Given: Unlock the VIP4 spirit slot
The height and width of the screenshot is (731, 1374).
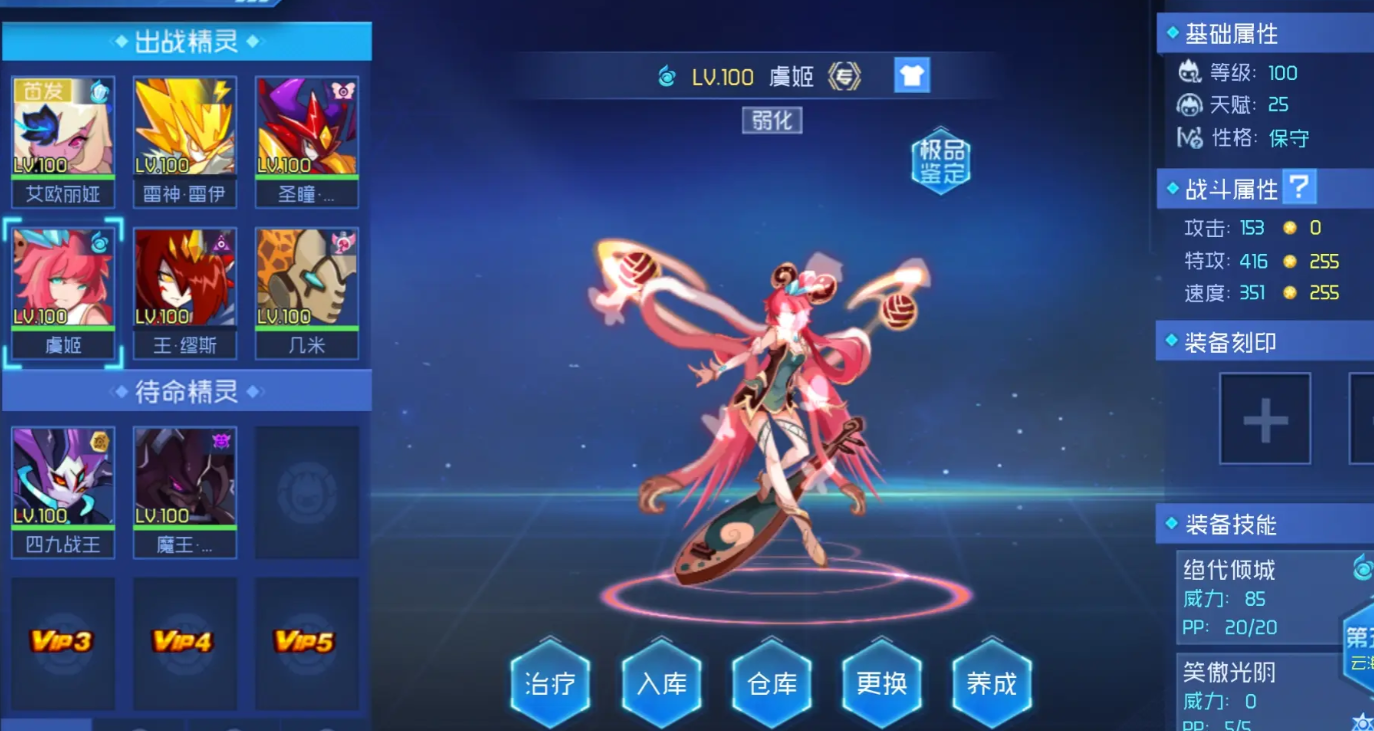Looking at the screenshot, I should pos(184,641).
